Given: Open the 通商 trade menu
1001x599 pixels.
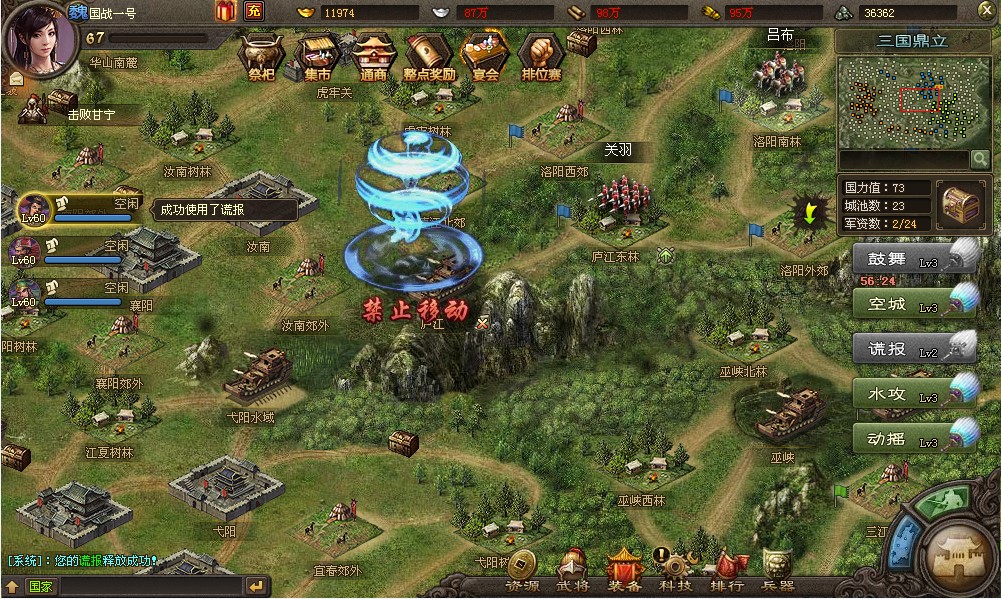Looking at the screenshot, I should pyautogui.click(x=374, y=55).
